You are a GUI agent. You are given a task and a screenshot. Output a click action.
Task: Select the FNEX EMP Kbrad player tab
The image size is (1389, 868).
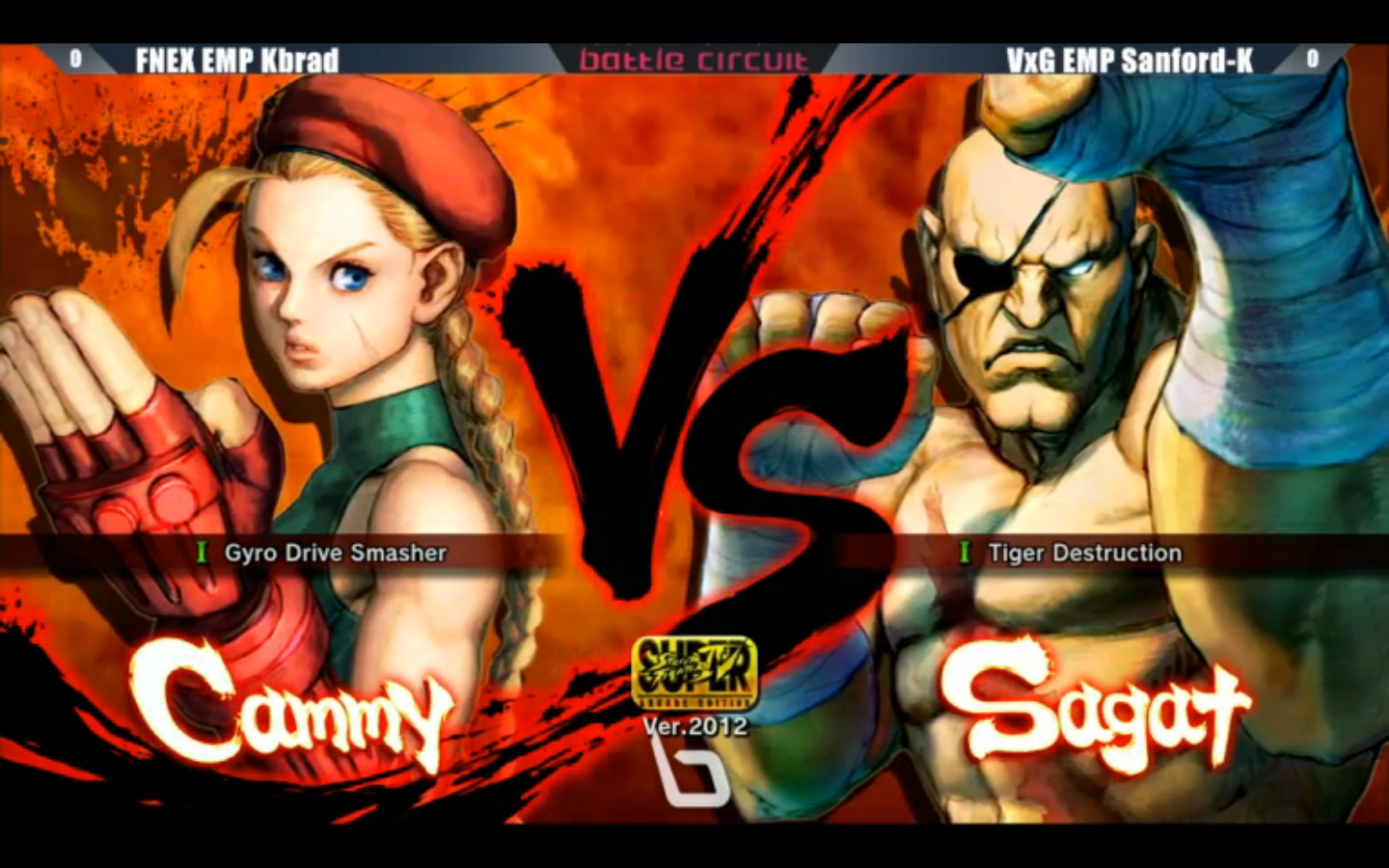click(x=236, y=60)
